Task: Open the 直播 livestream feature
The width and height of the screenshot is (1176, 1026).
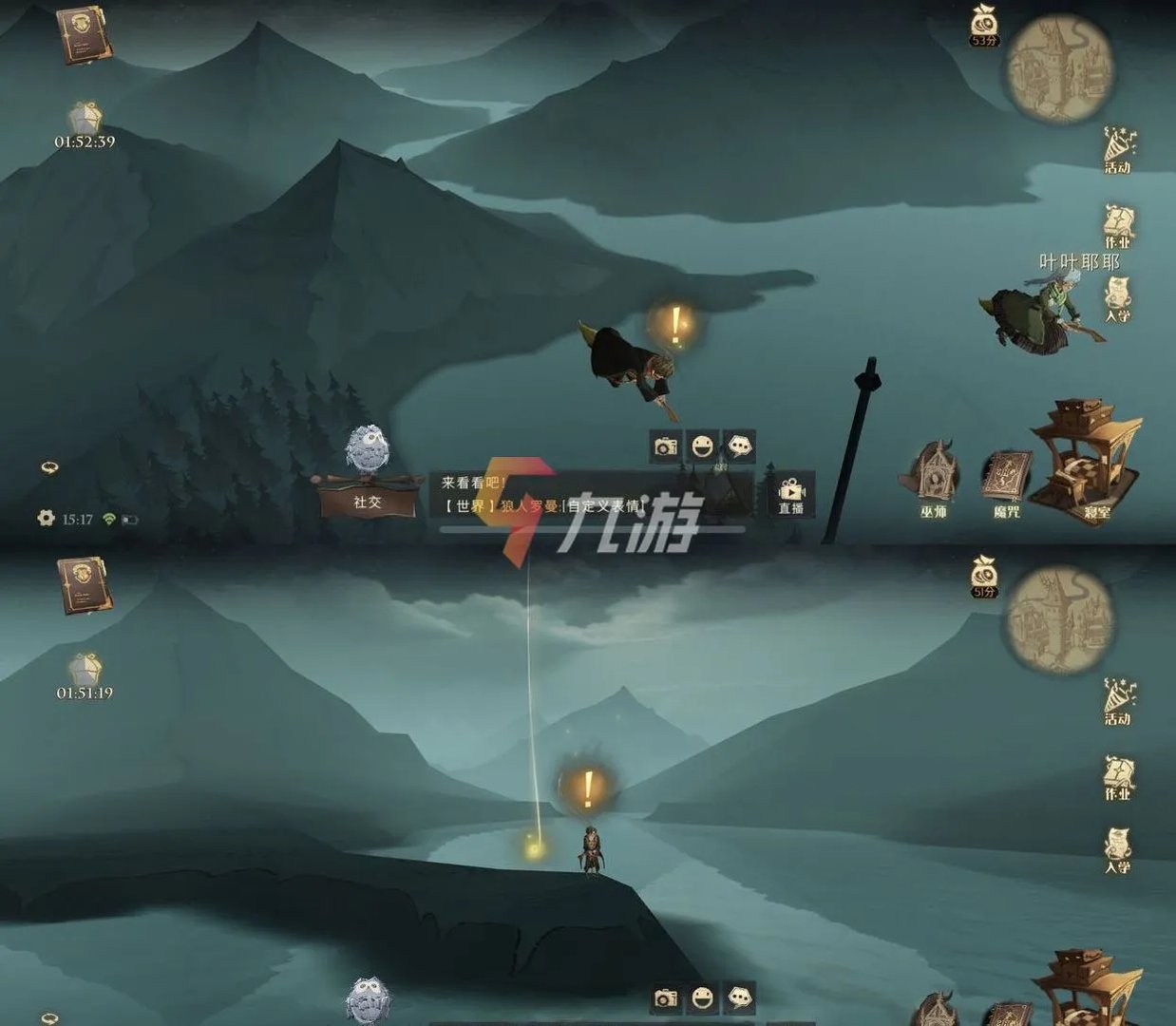Action: 790,496
